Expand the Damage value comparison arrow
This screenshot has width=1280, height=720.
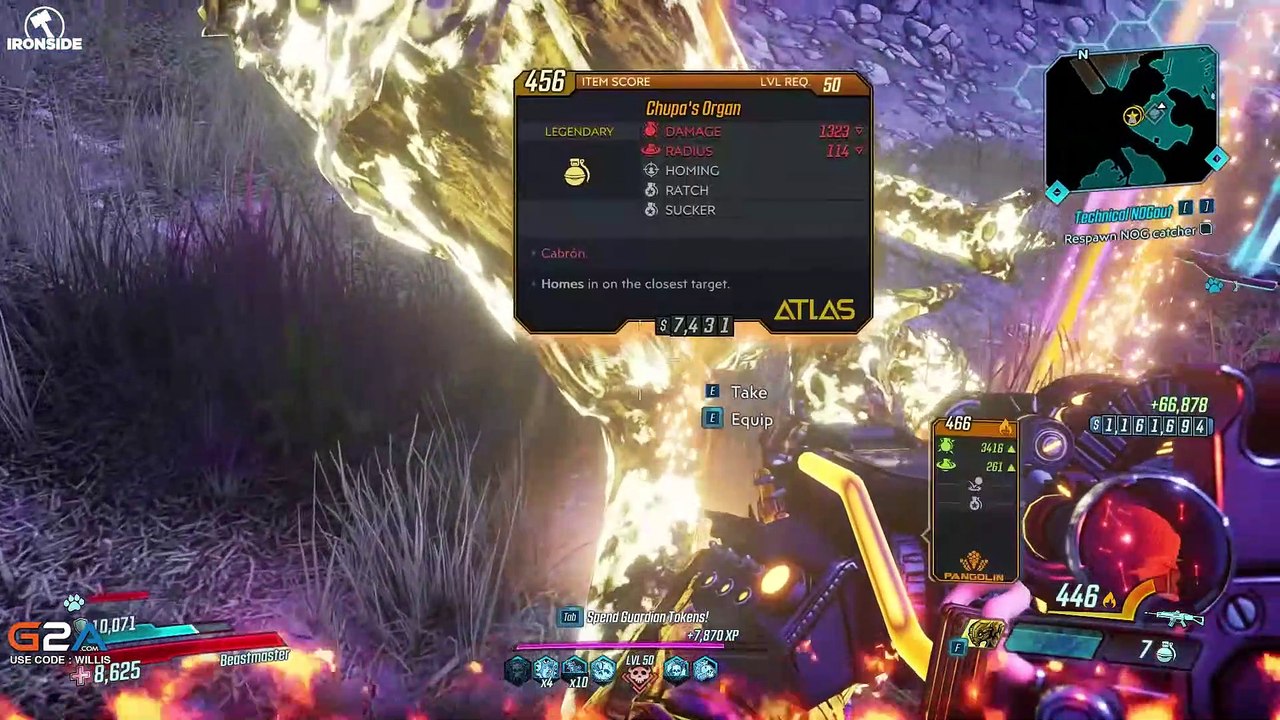tap(858, 131)
